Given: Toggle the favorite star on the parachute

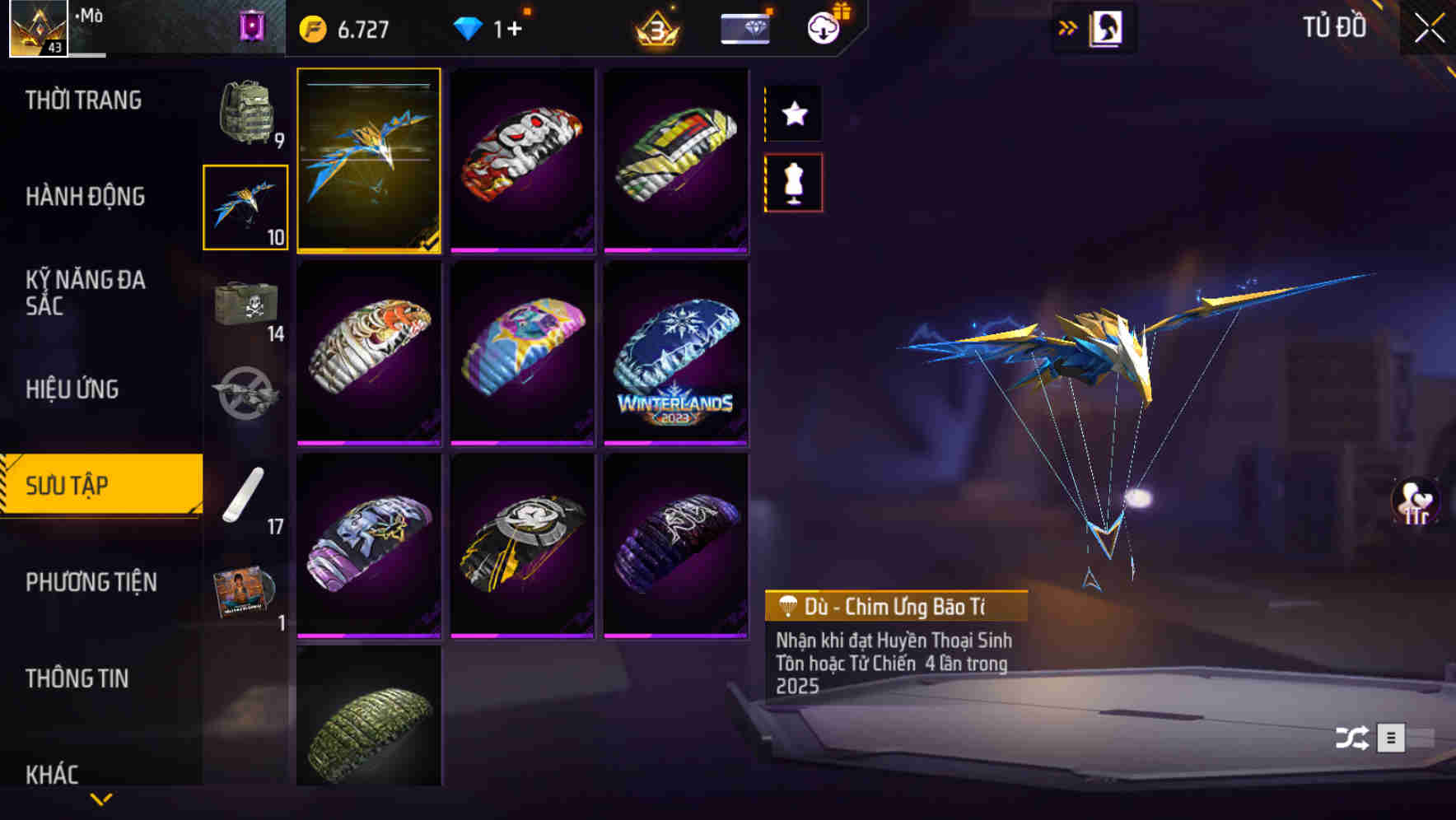Looking at the screenshot, I should [793, 114].
